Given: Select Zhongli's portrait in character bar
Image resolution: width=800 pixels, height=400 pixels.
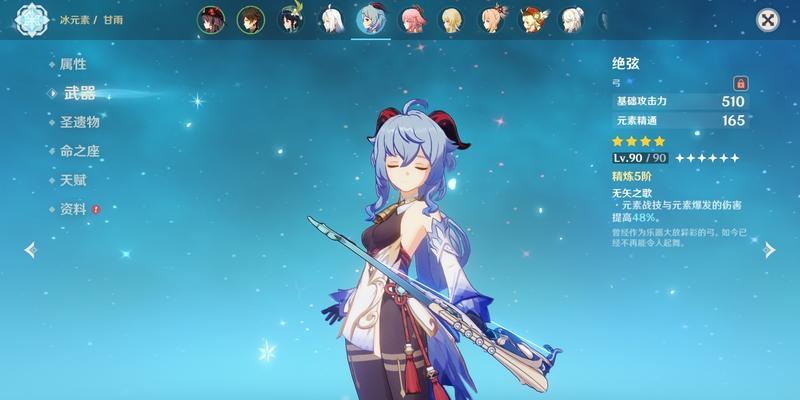Looking at the screenshot, I should 250,20.
